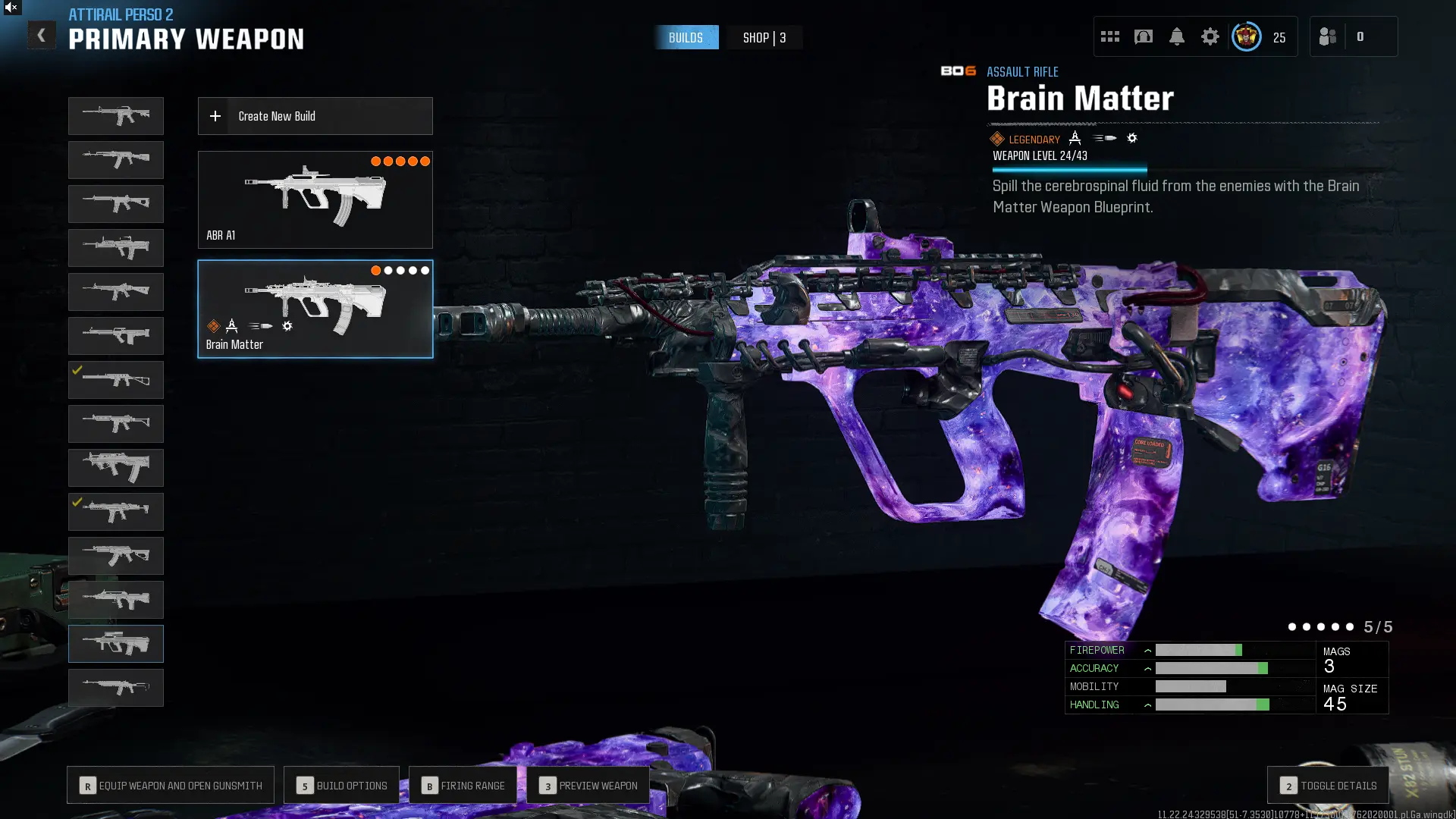
Task: Equip weapon and open Gunsmith
Action: (171, 786)
